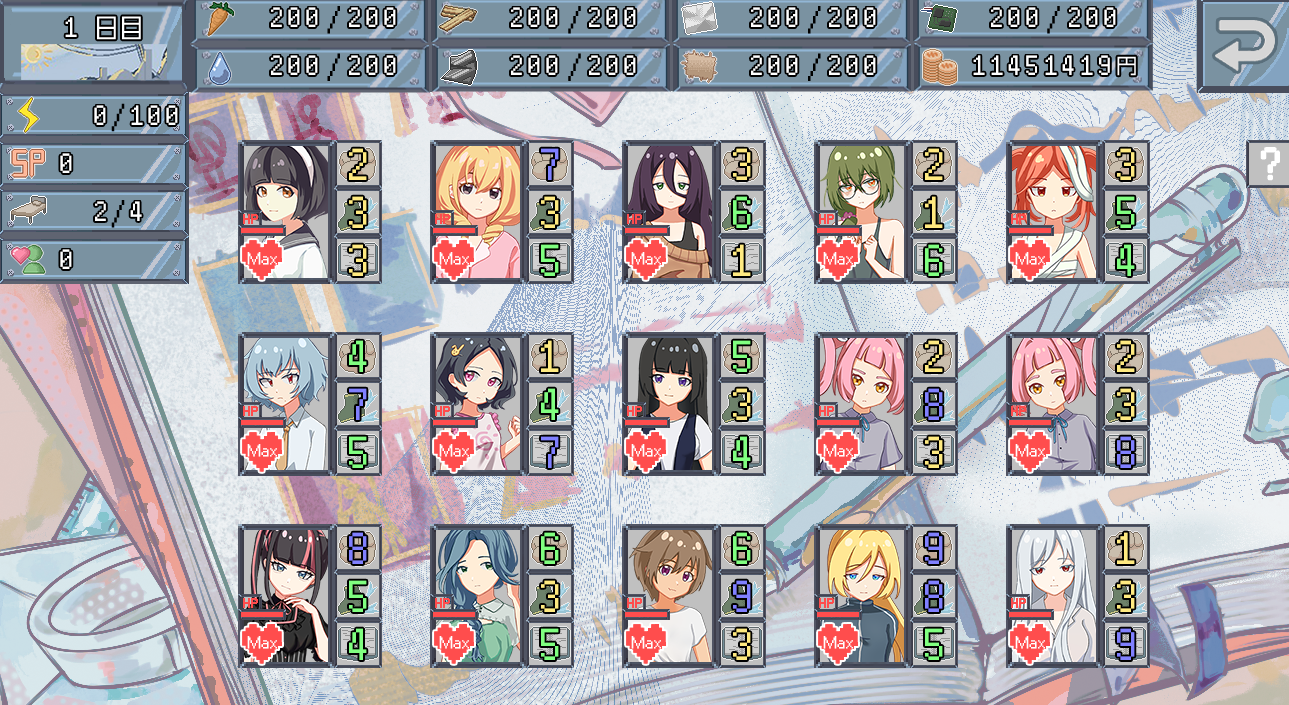Choose the long black-haired girl in navy vest
This screenshot has height=705, width=1289.
tap(669, 403)
